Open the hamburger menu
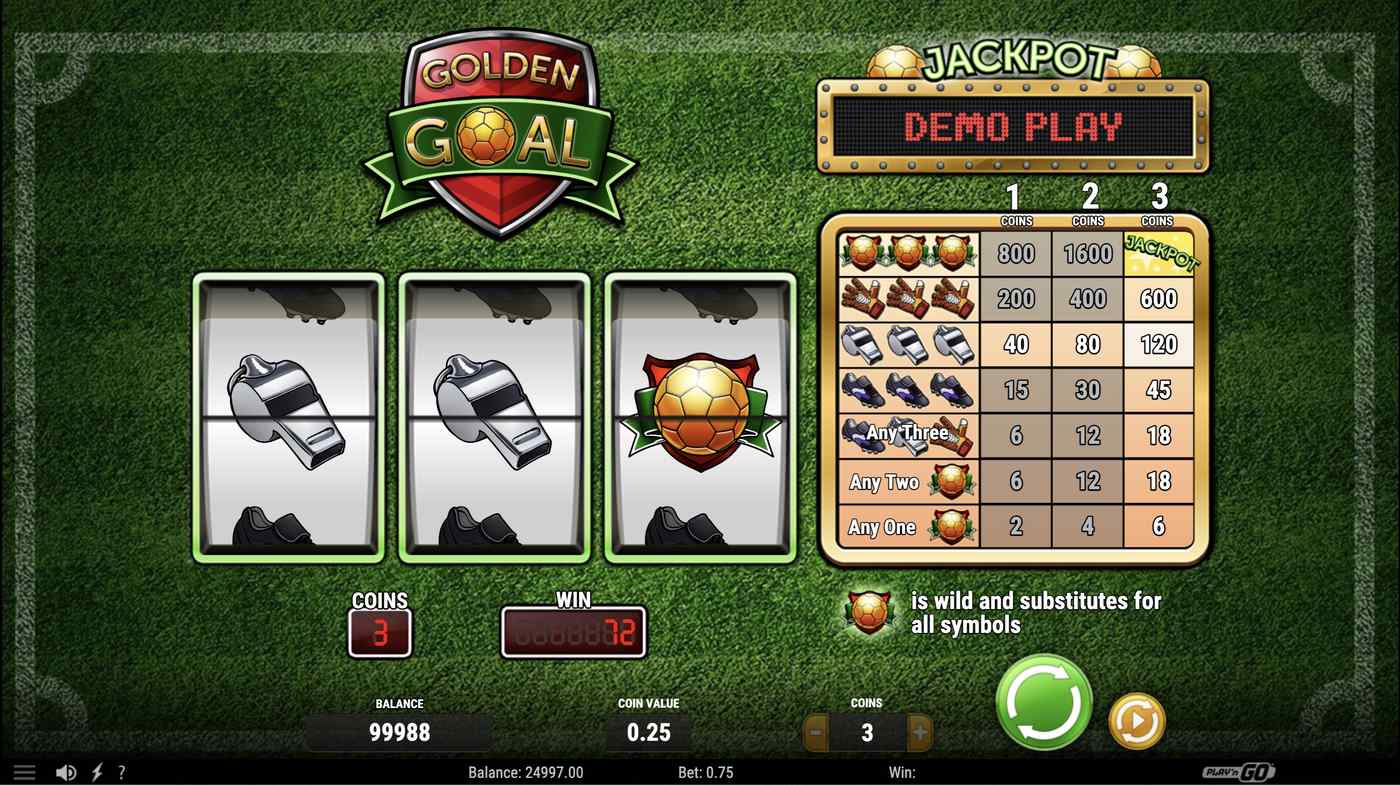 [x=24, y=771]
